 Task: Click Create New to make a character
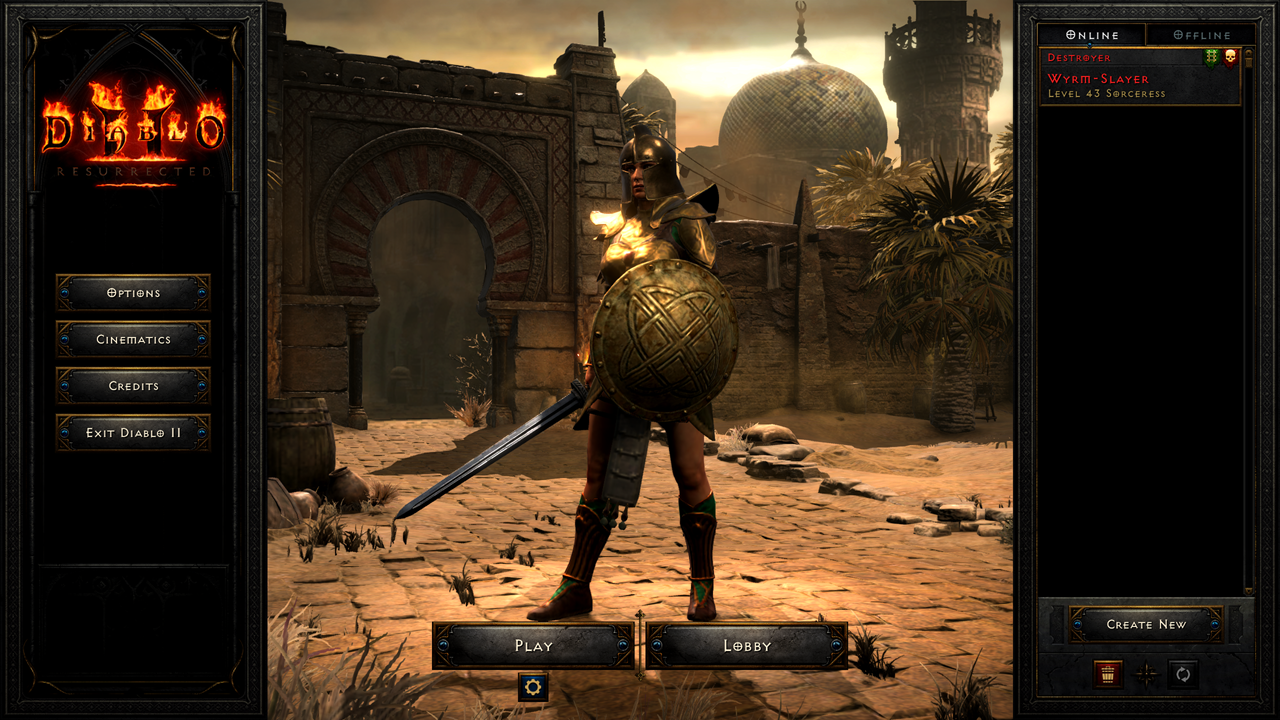click(x=1147, y=623)
